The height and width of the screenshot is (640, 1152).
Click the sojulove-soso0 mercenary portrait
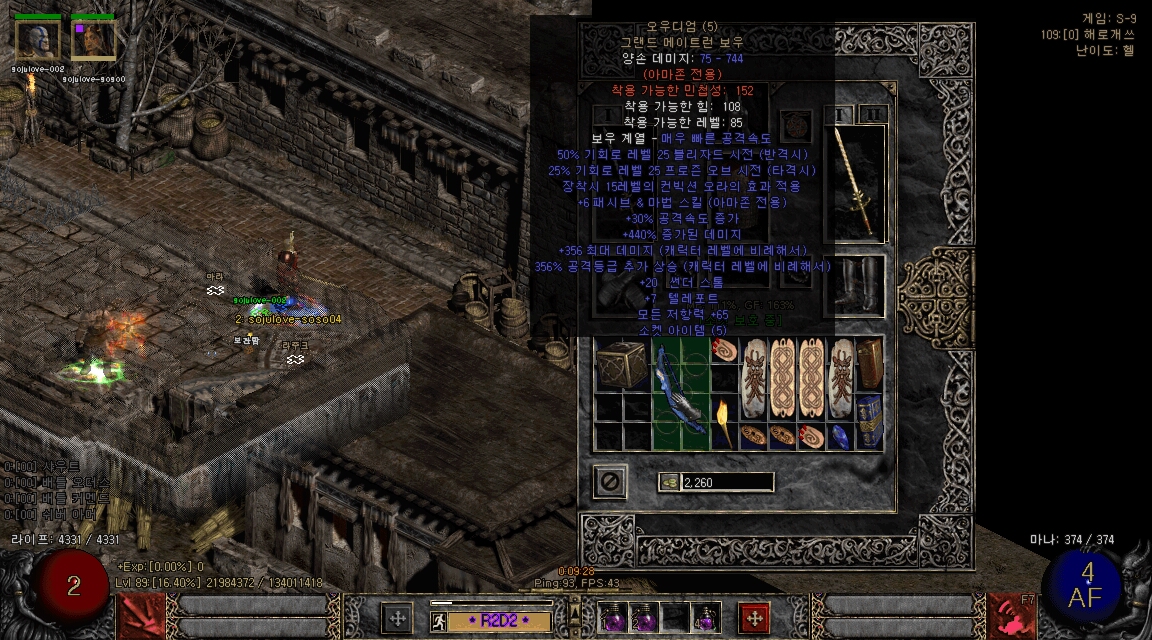tap(93, 41)
